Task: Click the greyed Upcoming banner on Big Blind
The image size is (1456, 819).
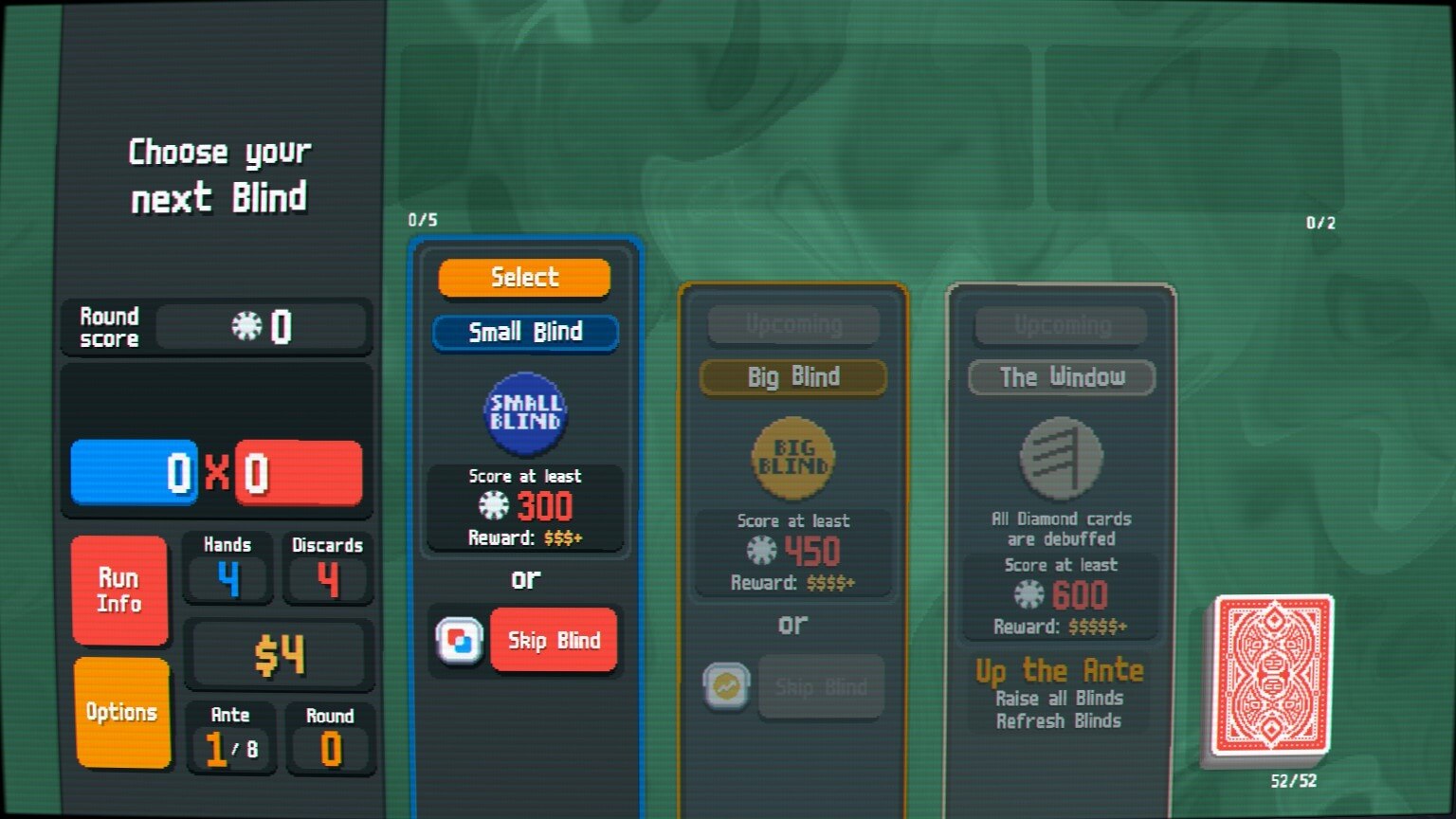Action: [792, 324]
